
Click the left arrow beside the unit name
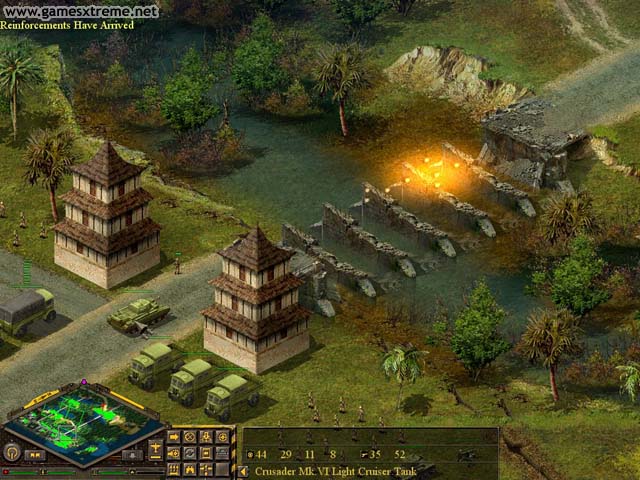point(243,471)
